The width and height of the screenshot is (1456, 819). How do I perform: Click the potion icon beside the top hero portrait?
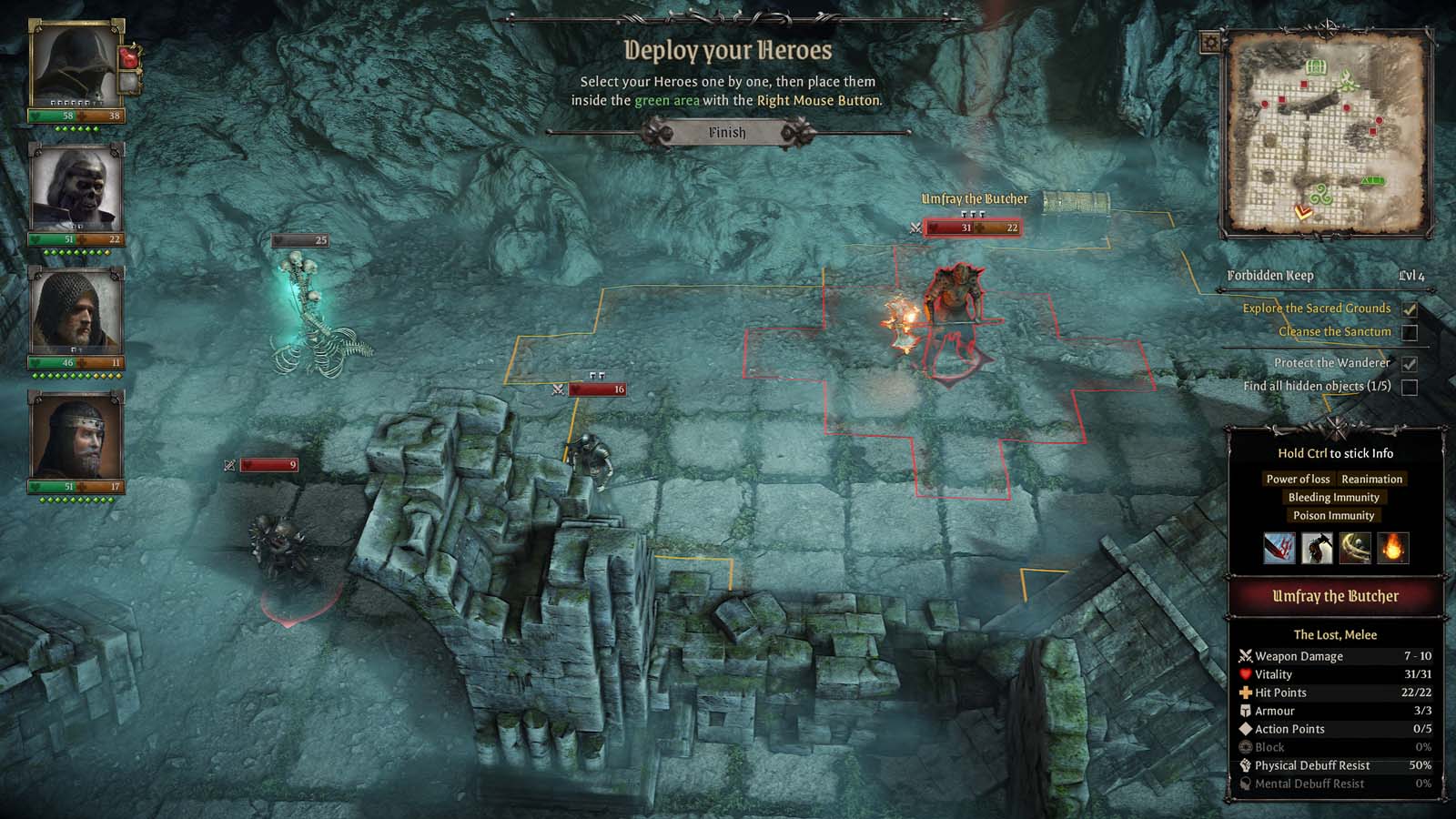130,58
